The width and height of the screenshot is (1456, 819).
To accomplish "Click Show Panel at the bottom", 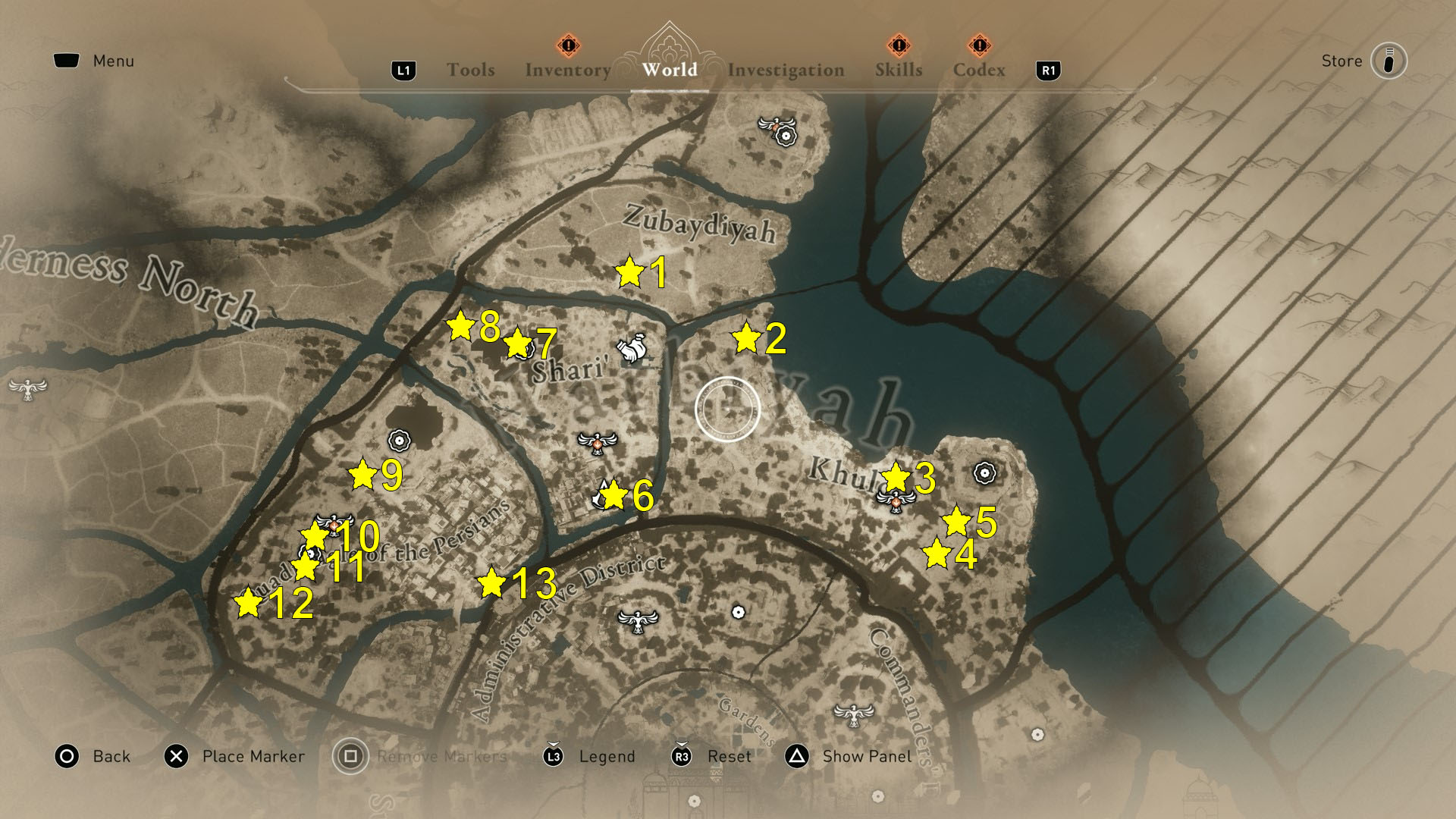I will 865,756.
